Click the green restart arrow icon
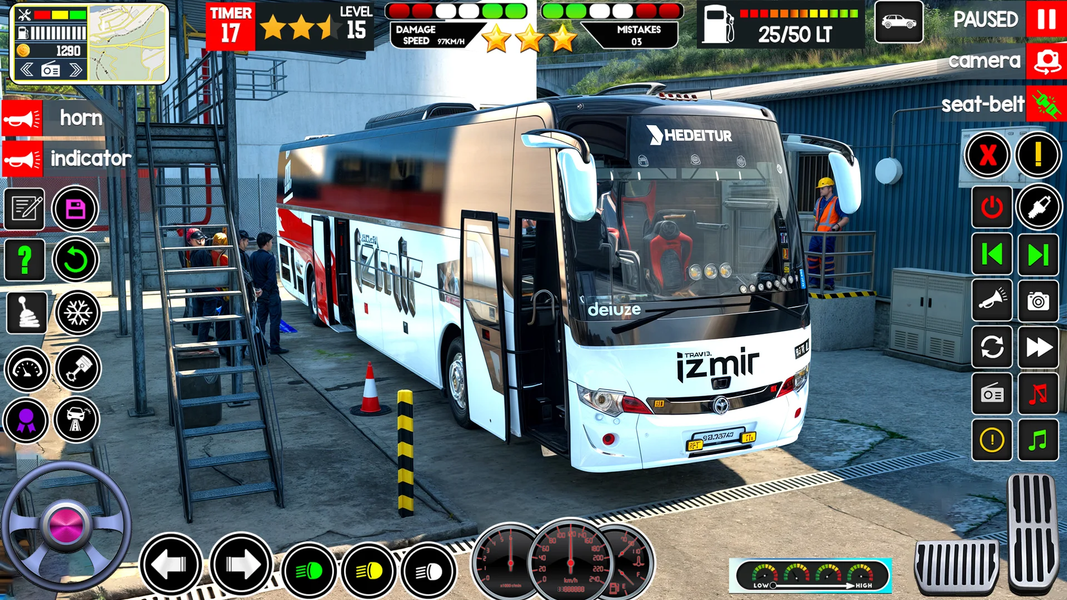The height and width of the screenshot is (600, 1067). click(75, 260)
